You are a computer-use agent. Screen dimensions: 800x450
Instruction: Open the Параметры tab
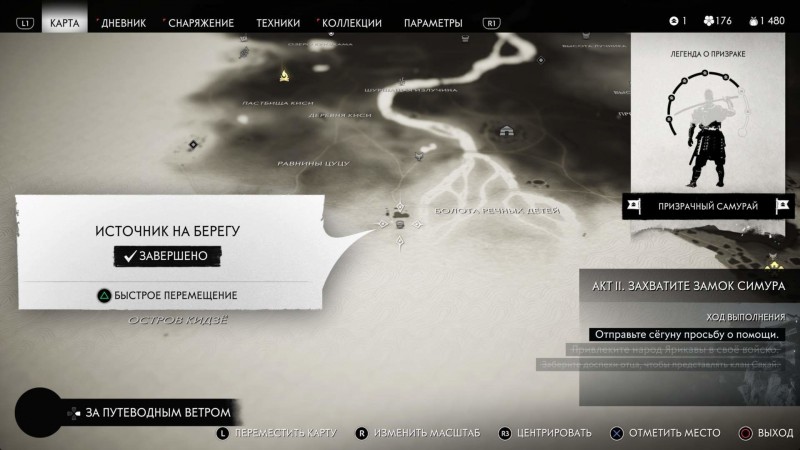click(433, 22)
